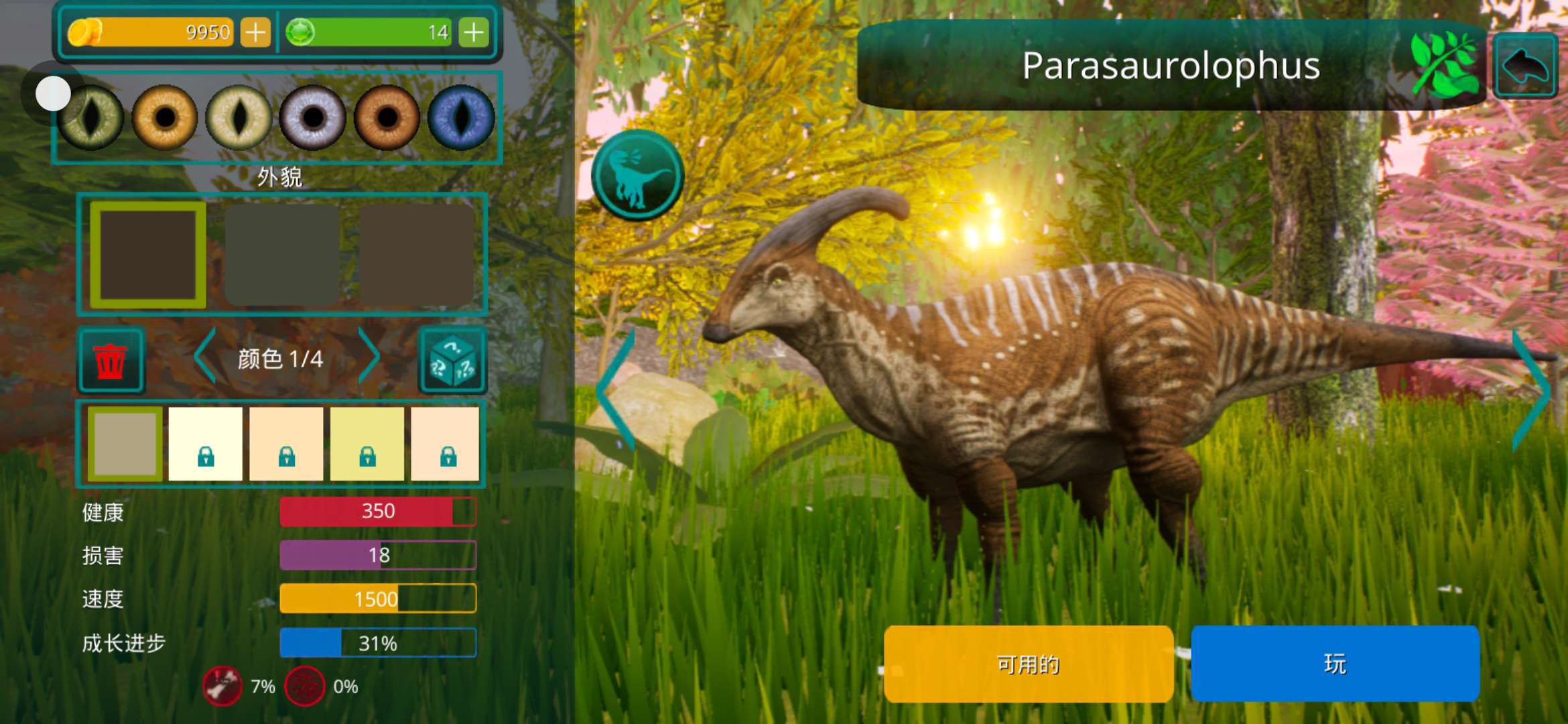
Task: Go to next color page arrow
Action: tap(368, 357)
